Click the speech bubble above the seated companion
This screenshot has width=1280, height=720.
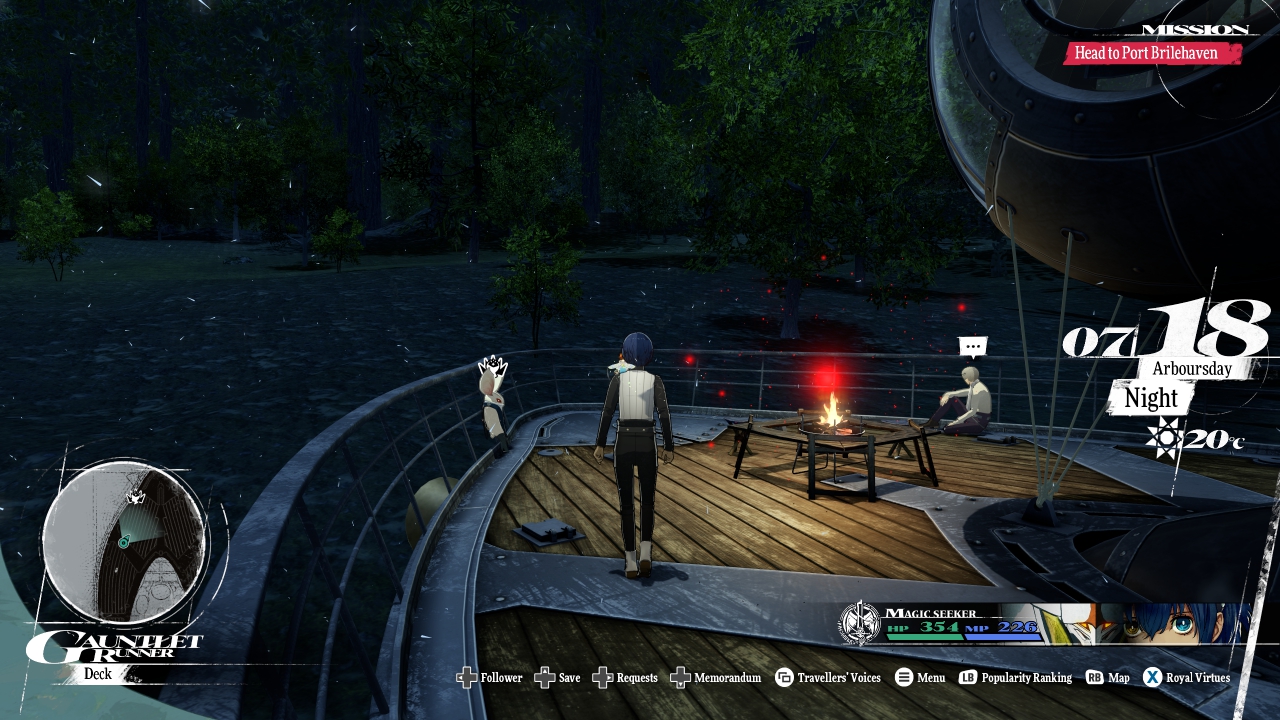972,347
